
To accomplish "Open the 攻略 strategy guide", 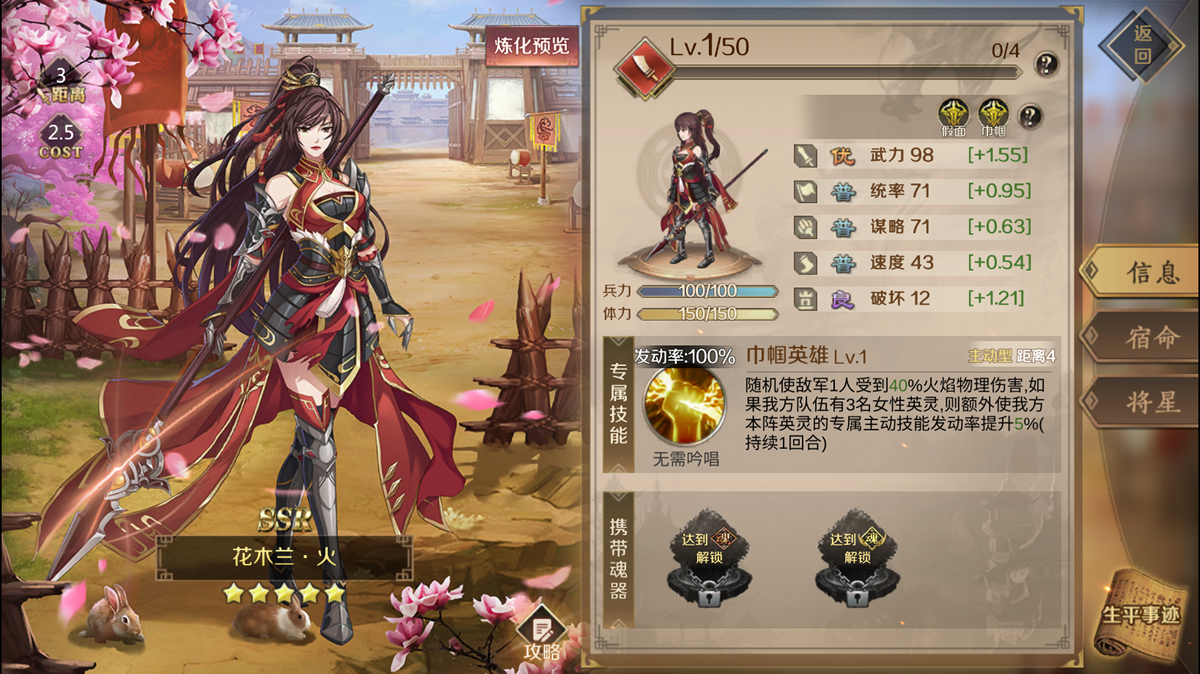I will 543,635.
